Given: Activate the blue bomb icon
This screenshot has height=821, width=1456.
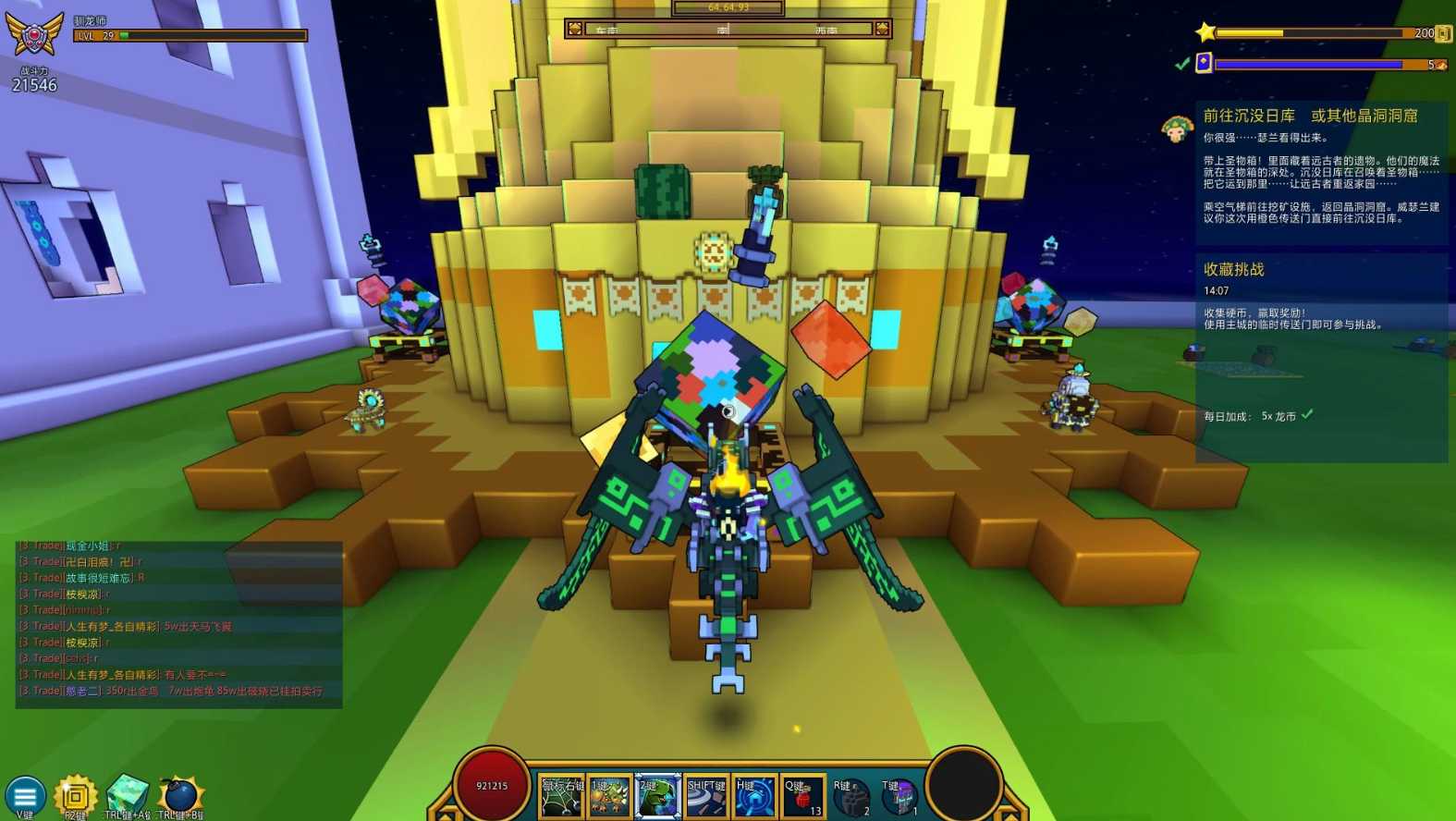Looking at the screenshot, I should [x=180, y=795].
